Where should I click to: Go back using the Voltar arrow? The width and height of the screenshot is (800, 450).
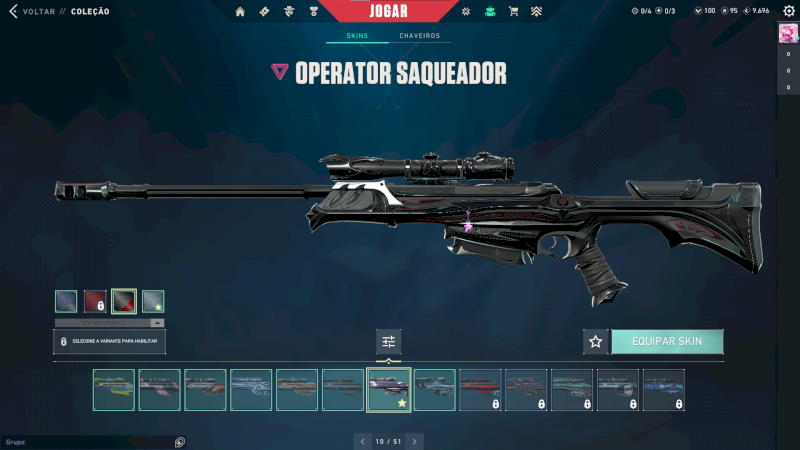(x=13, y=11)
